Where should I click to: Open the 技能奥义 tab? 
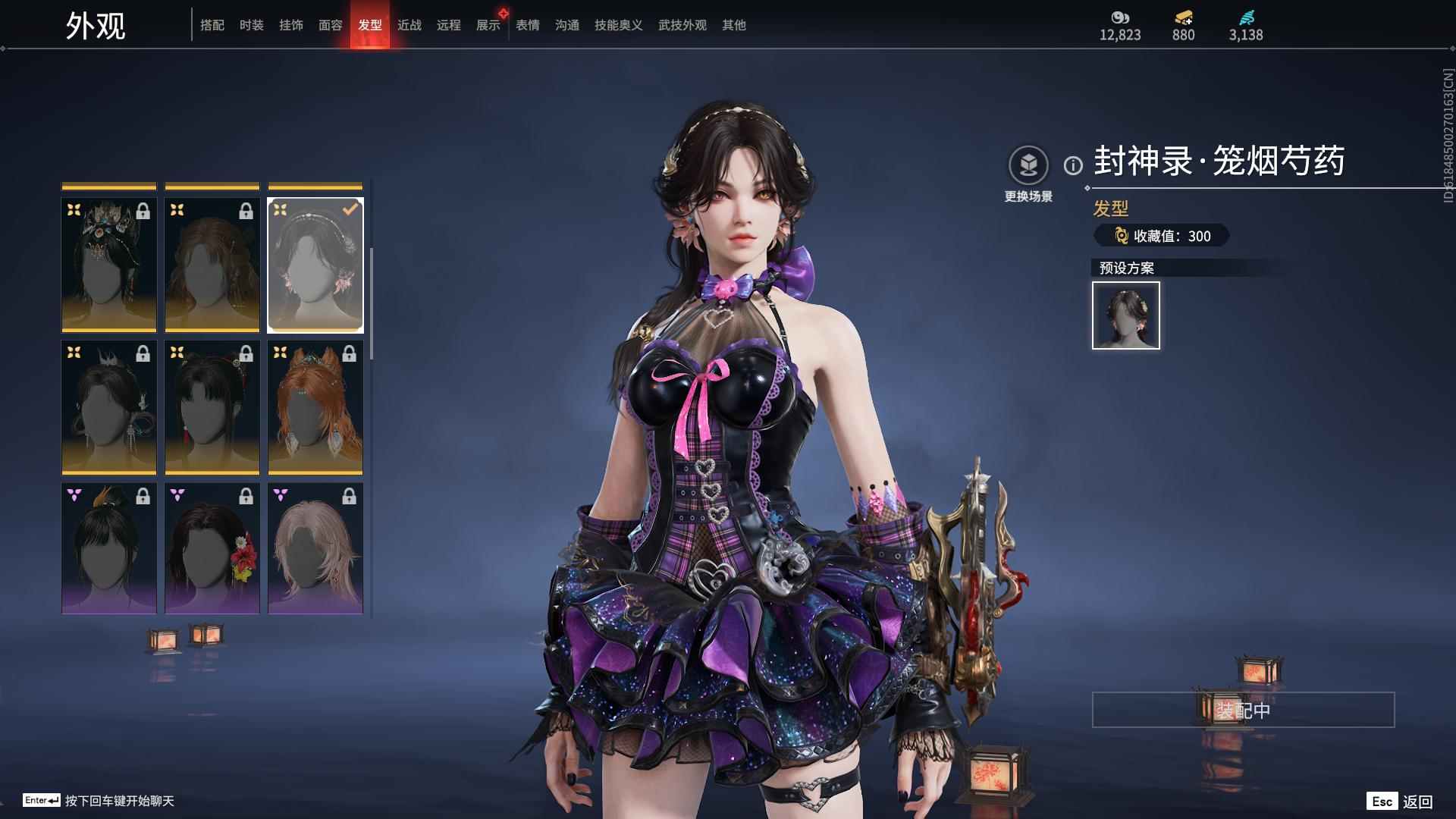619,25
